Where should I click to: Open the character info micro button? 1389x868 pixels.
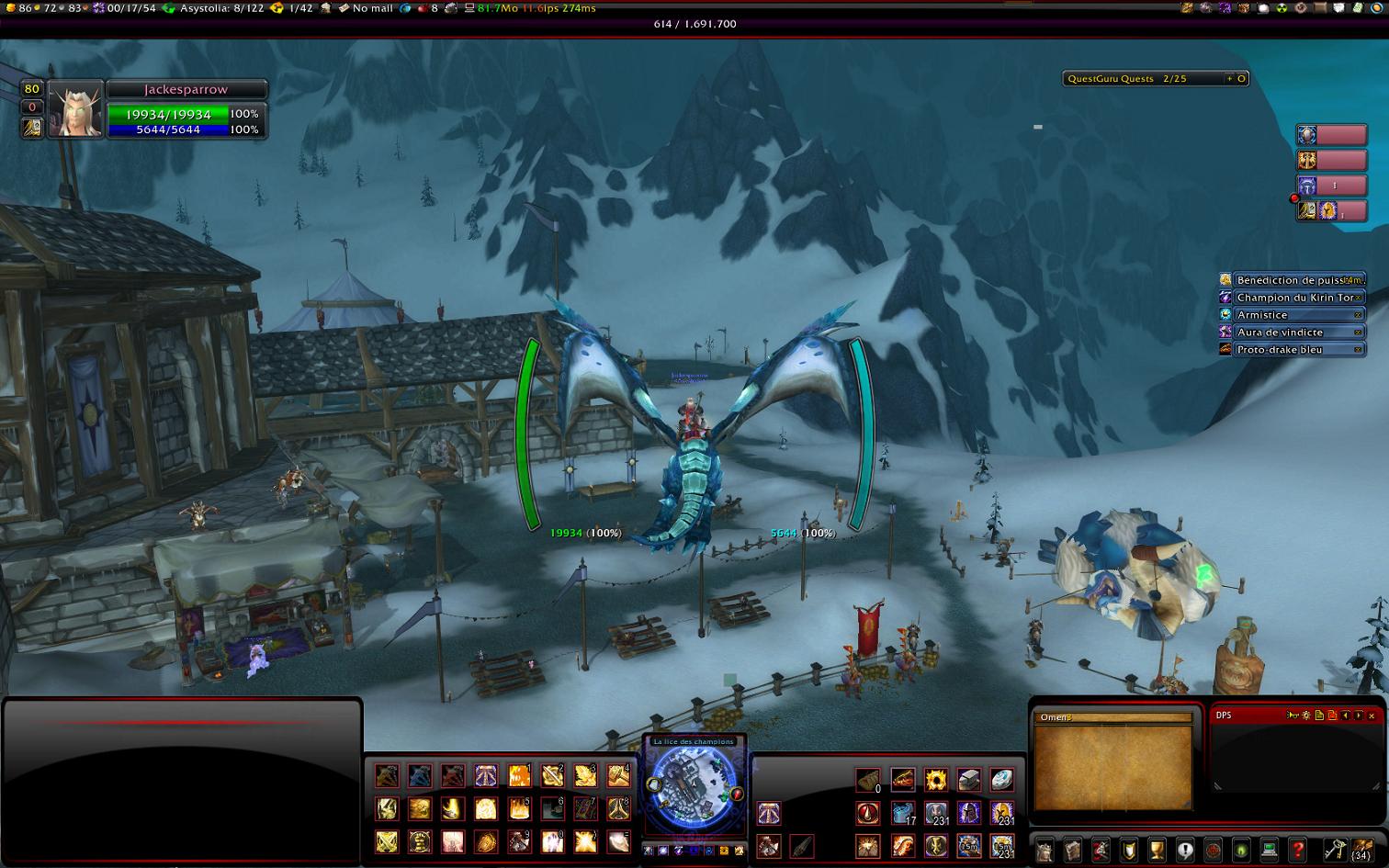tap(1045, 850)
